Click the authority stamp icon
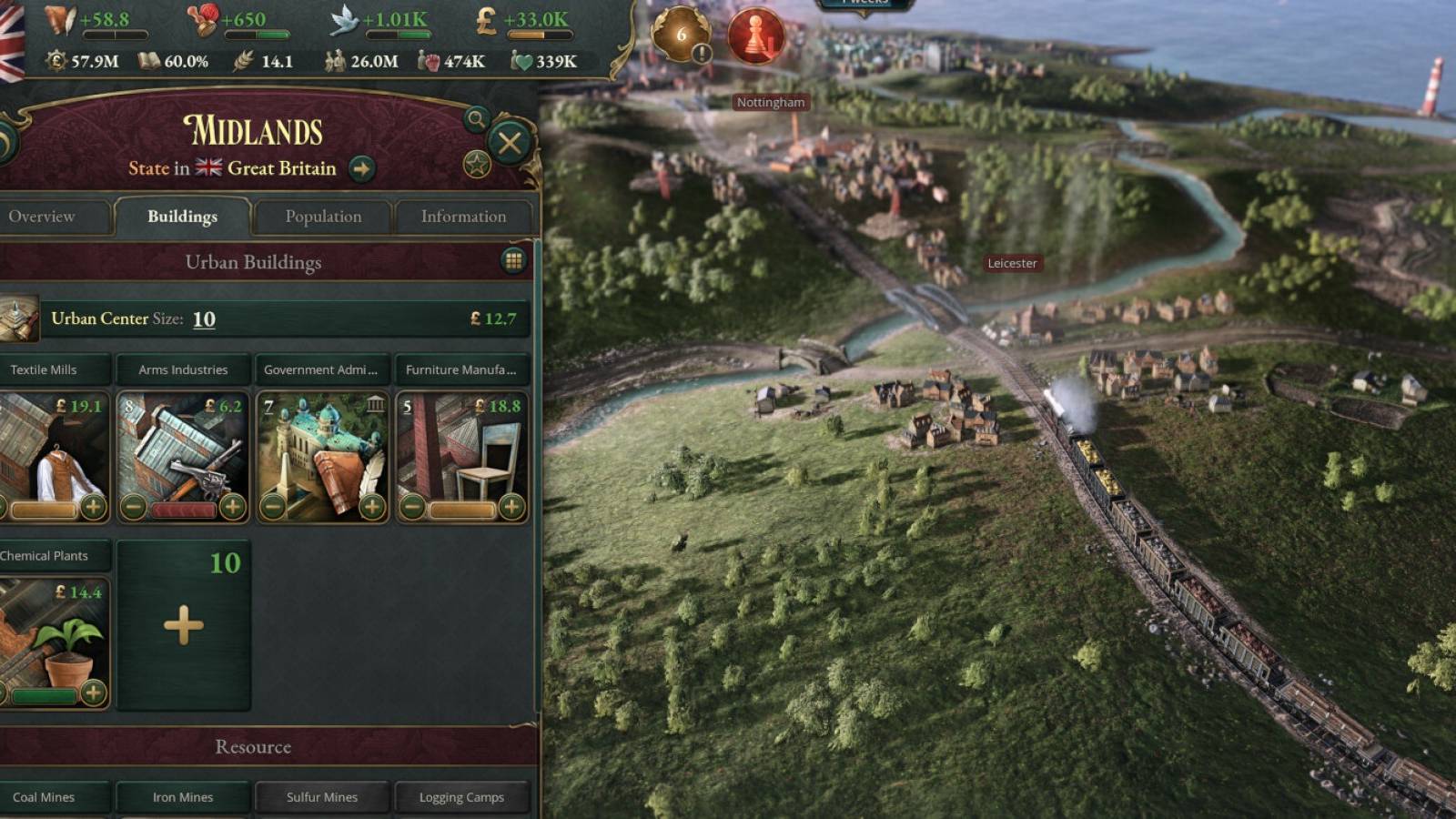 pos(203,20)
